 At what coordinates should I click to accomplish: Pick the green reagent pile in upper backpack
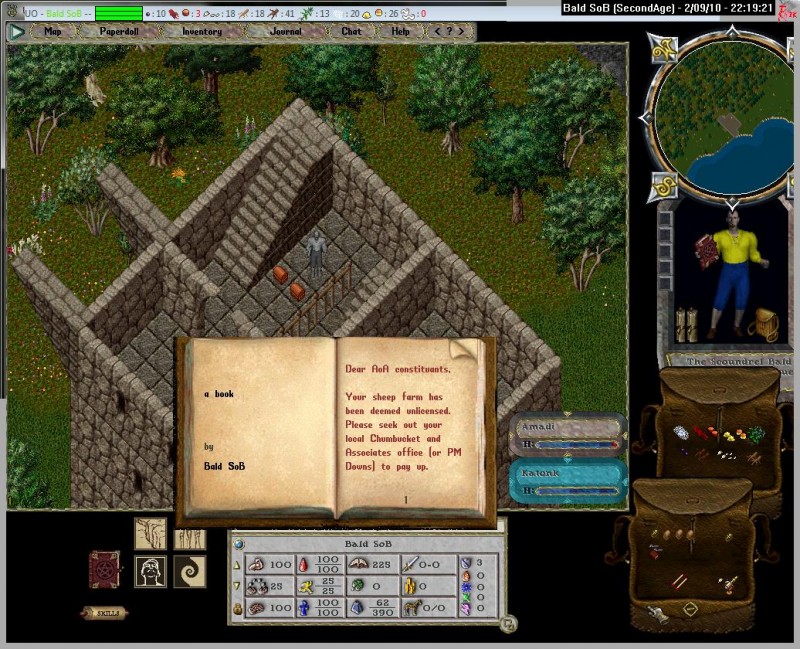[757, 434]
